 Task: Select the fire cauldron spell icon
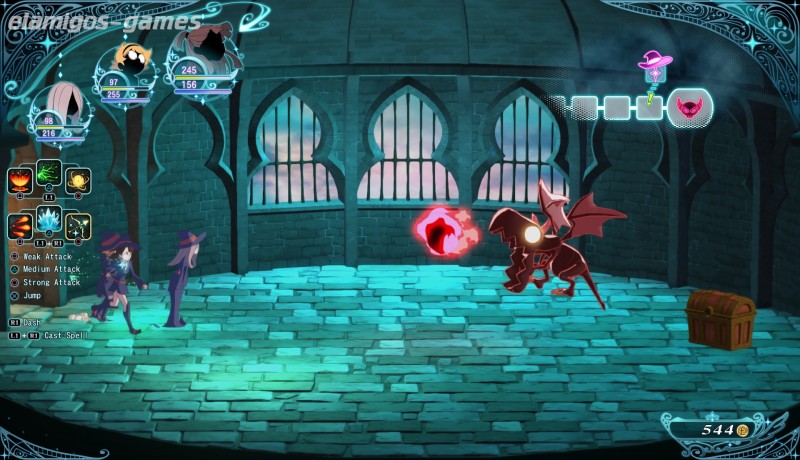click(x=20, y=181)
